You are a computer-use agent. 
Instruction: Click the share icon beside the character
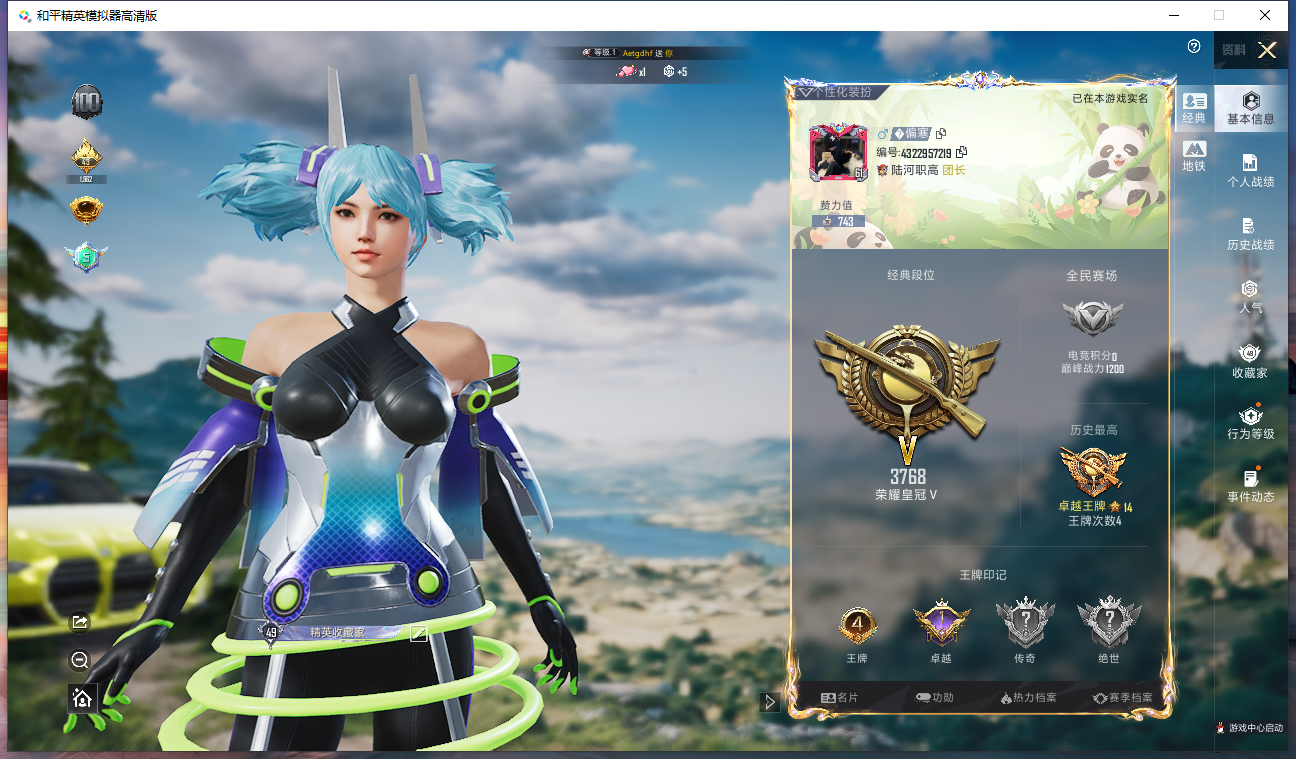pyautogui.click(x=81, y=622)
